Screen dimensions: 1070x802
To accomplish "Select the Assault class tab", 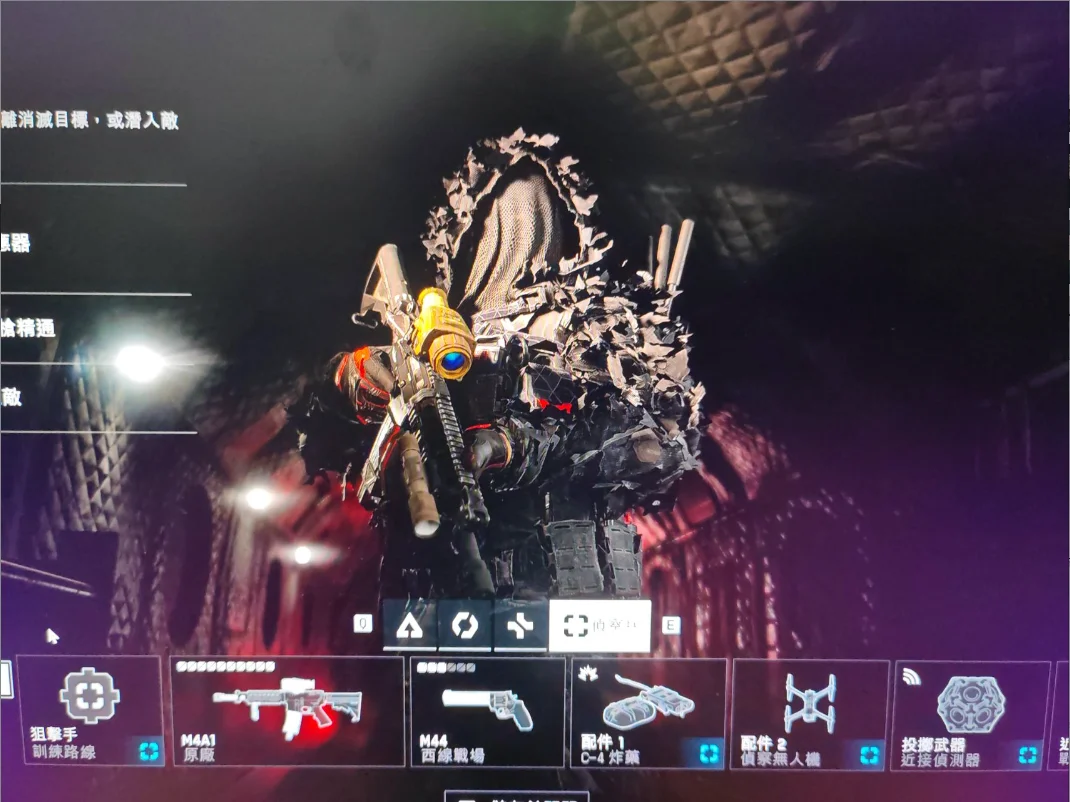I will pos(409,626).
